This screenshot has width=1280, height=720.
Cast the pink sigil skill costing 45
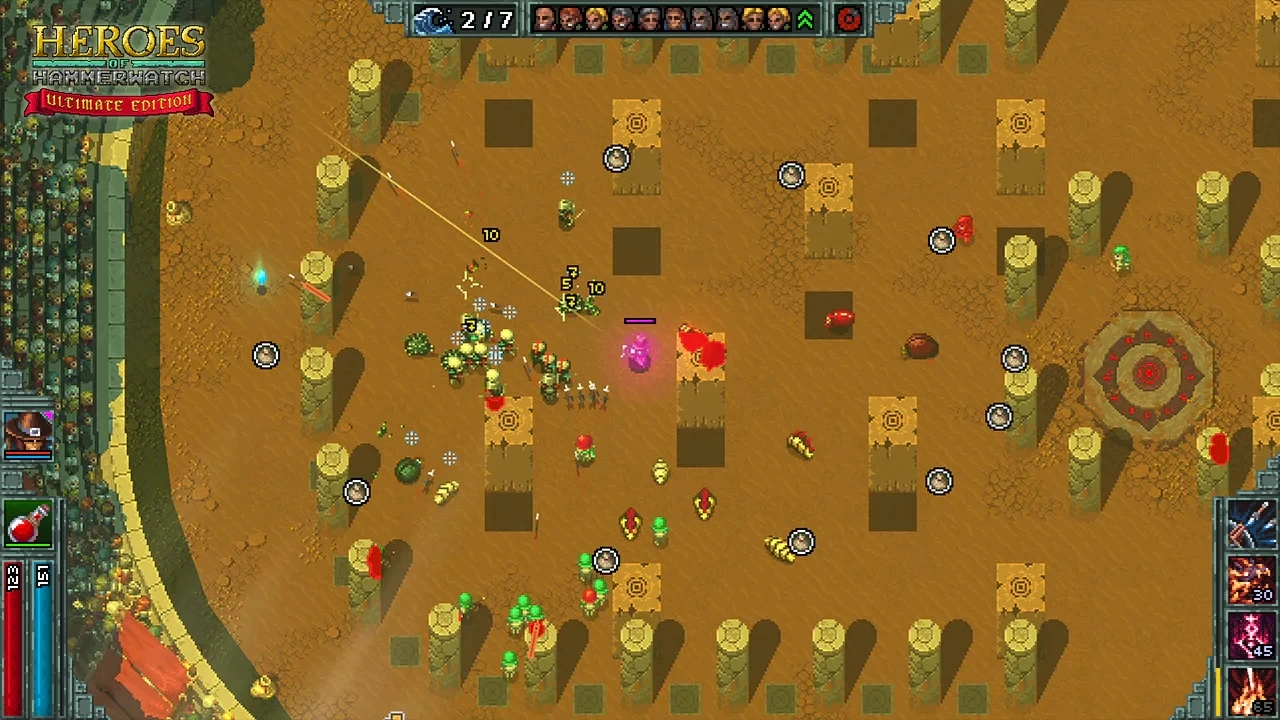point(1252,636)
